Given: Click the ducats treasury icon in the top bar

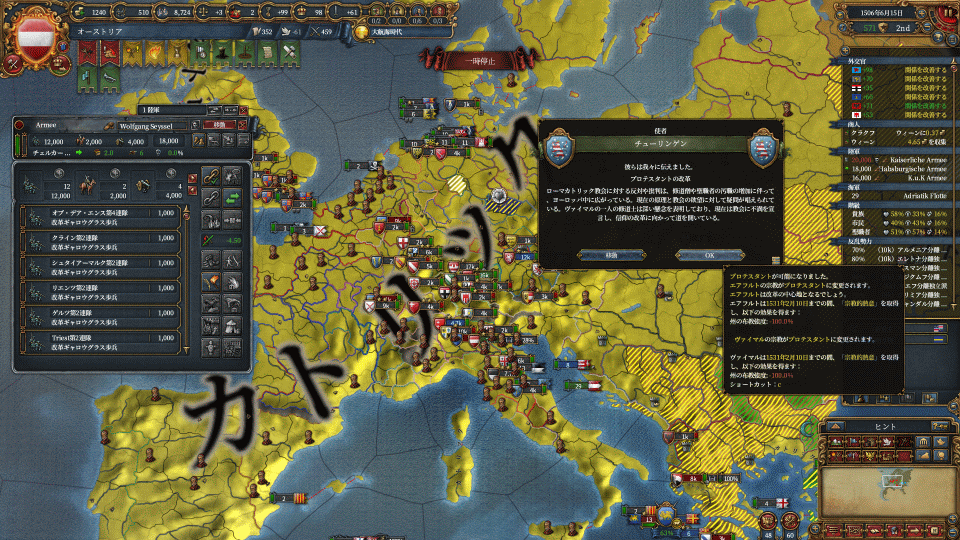Looking at the screenshot, I should [x=82, y=11].
